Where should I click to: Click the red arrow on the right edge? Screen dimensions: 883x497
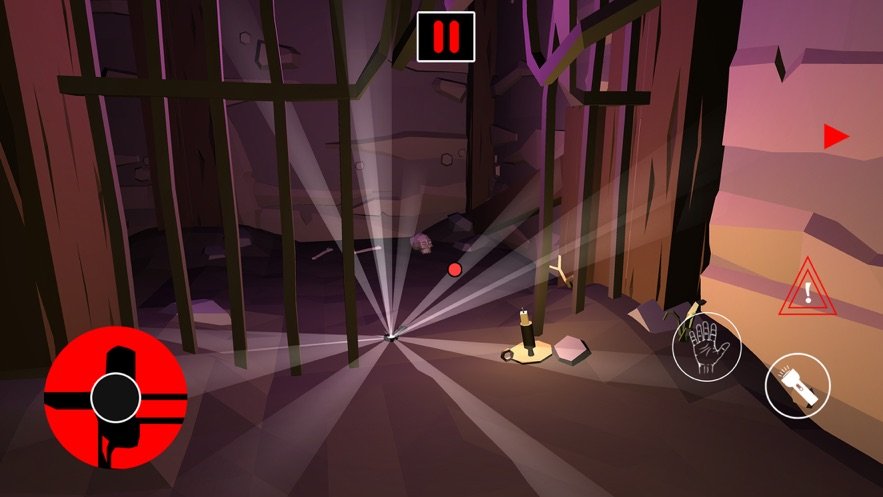tap(835, 137)
